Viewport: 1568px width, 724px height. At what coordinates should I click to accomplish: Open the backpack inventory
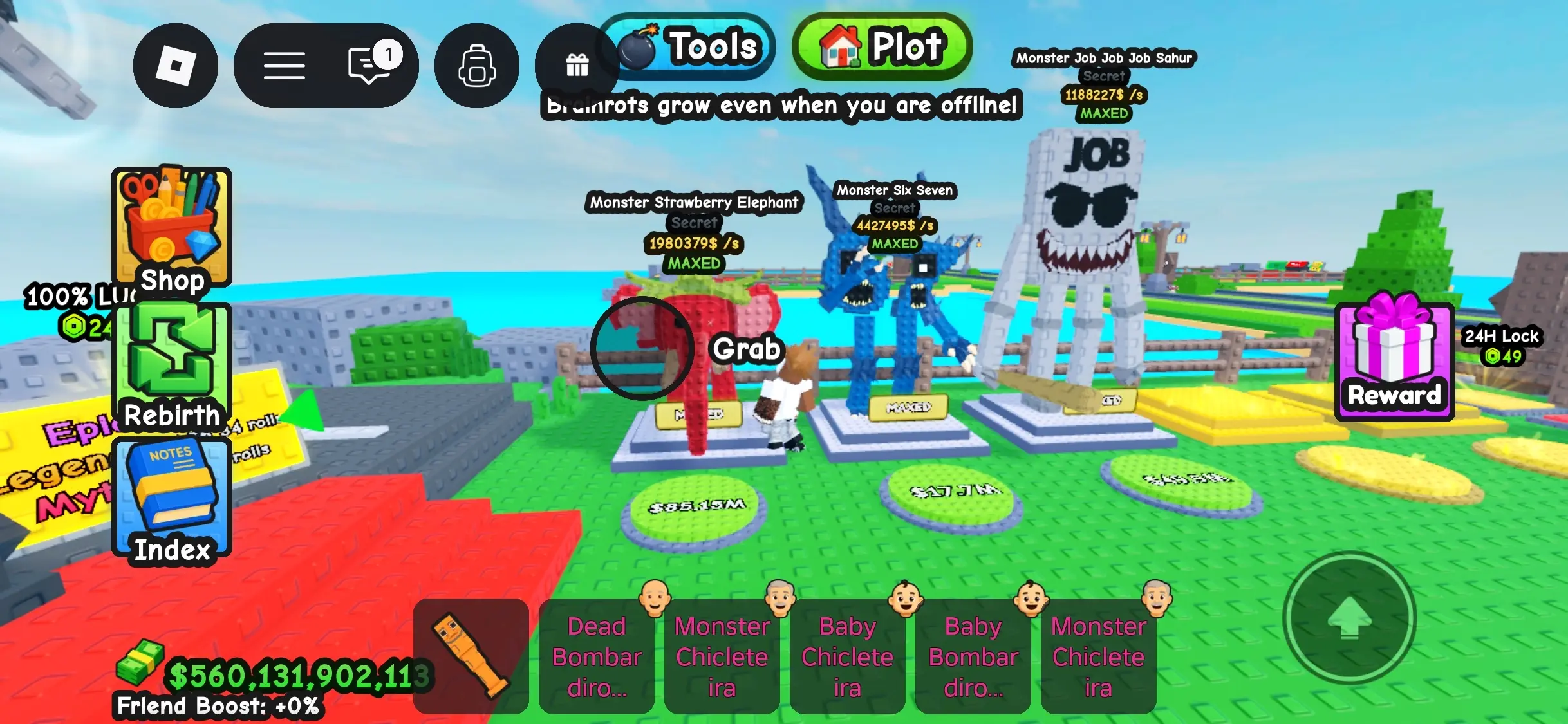pos(476,66)
